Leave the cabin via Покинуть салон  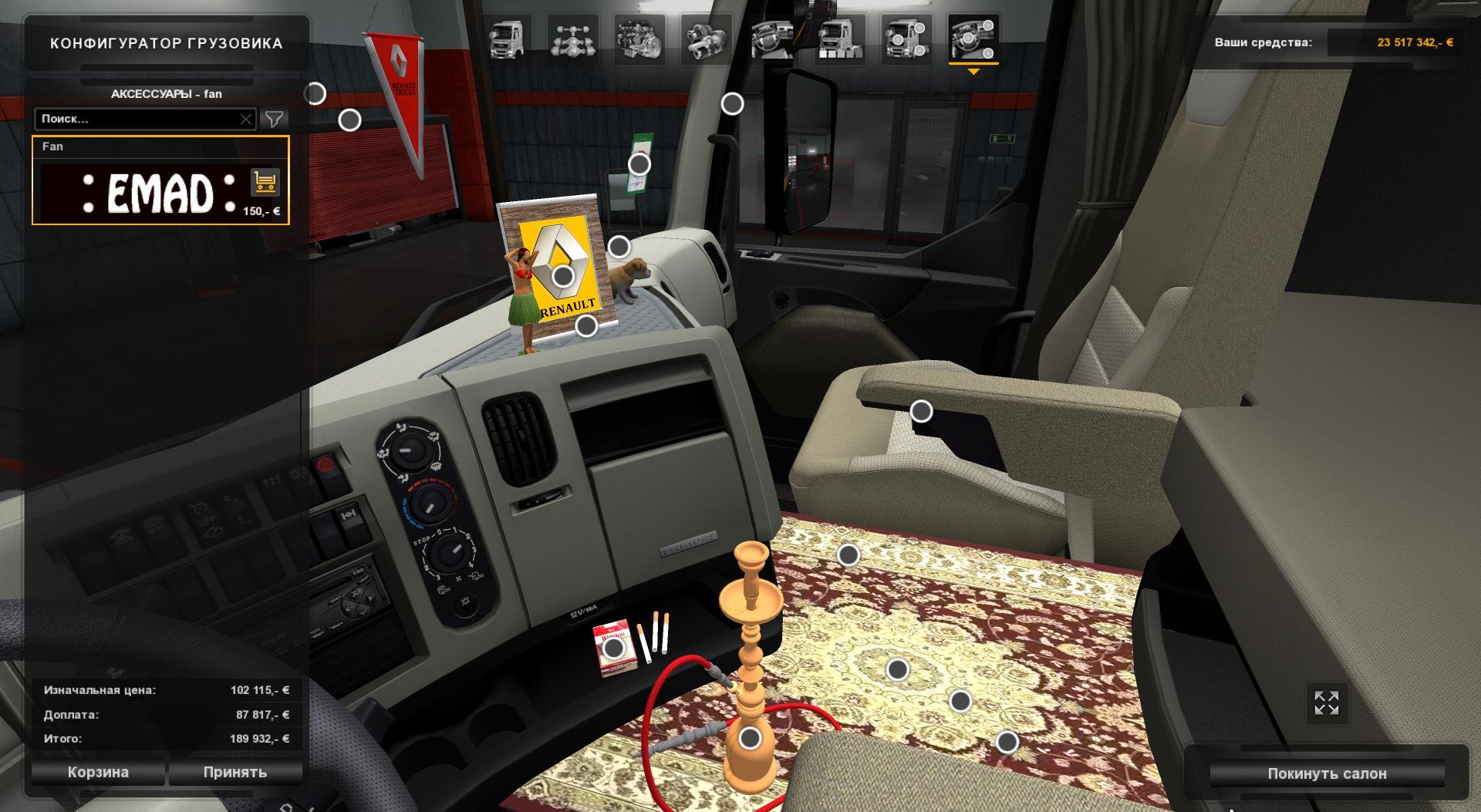pos(1327,773)
